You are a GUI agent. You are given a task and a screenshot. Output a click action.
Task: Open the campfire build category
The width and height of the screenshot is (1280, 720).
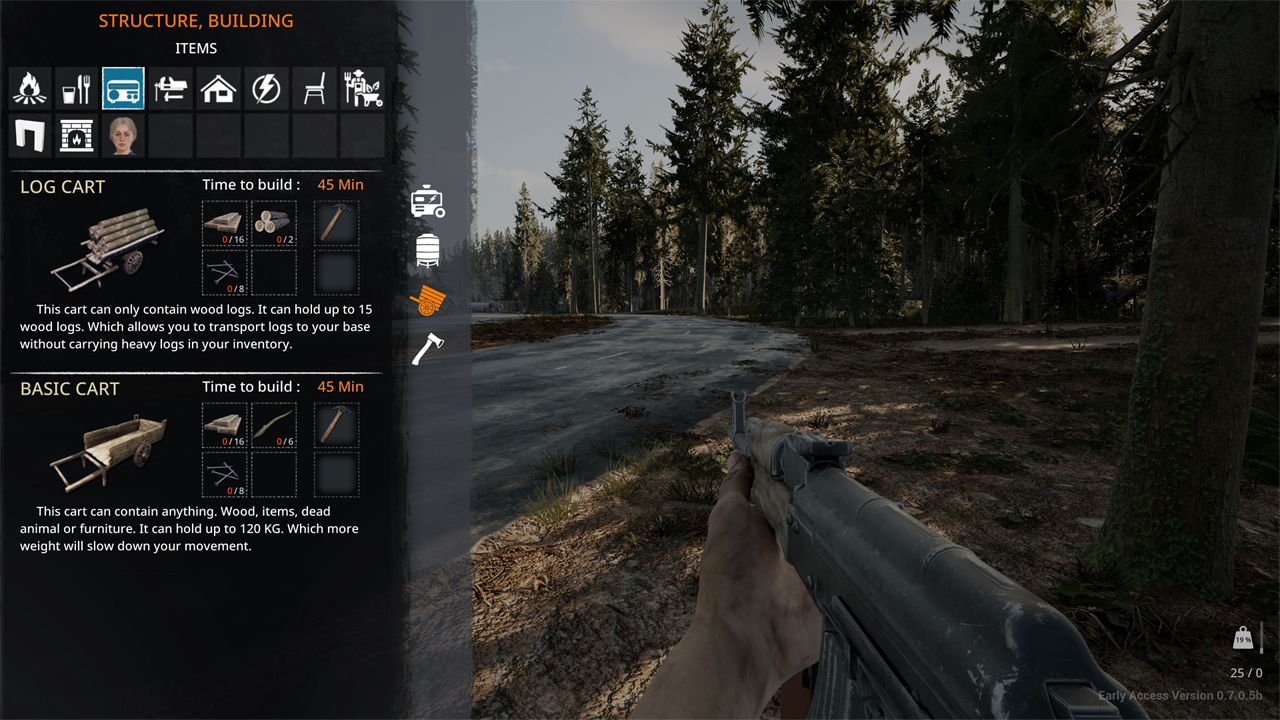point(30,89)
